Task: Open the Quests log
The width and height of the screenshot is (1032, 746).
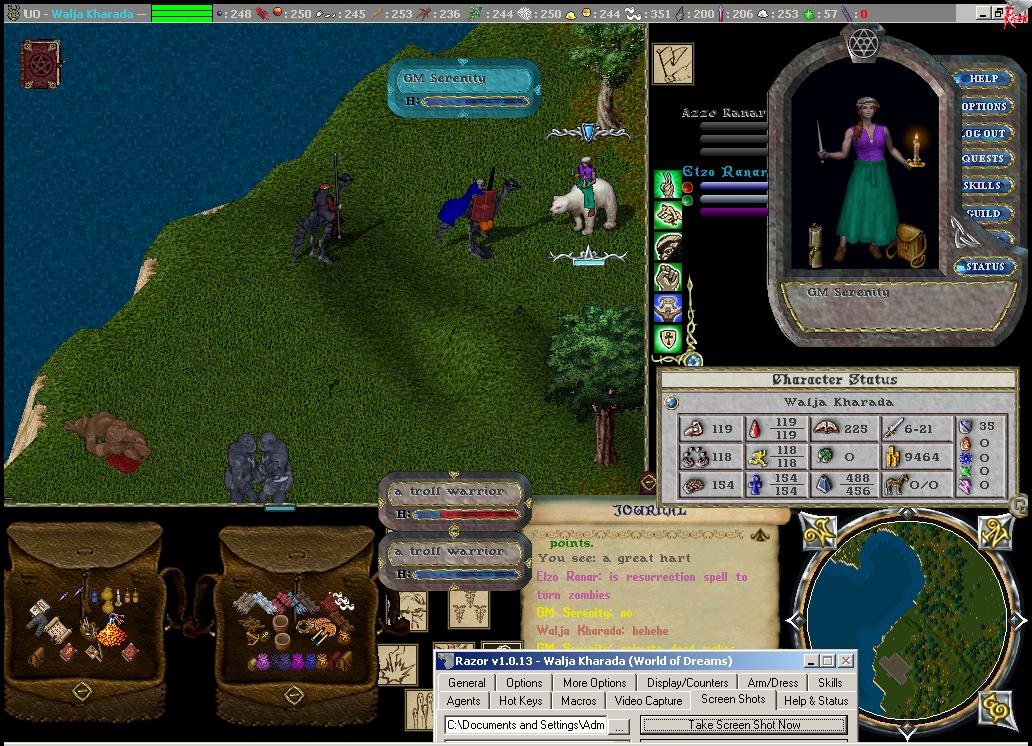Action: [984, 159]
